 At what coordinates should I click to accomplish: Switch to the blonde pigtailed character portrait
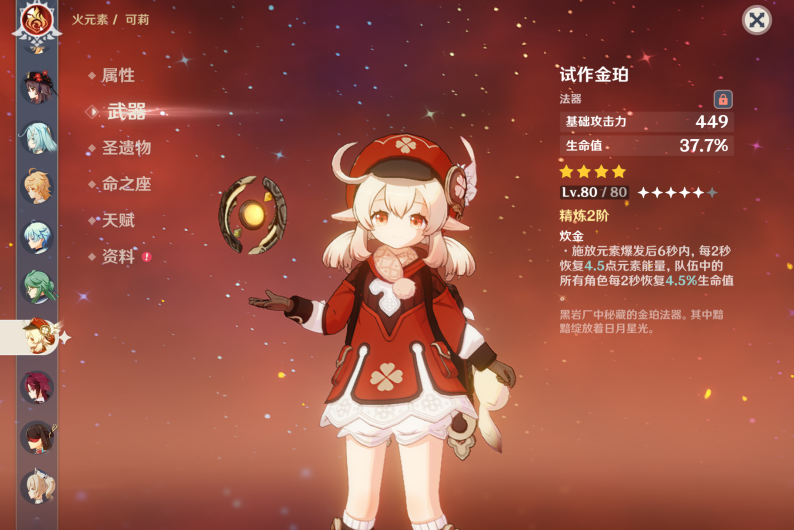coord(38,487)
